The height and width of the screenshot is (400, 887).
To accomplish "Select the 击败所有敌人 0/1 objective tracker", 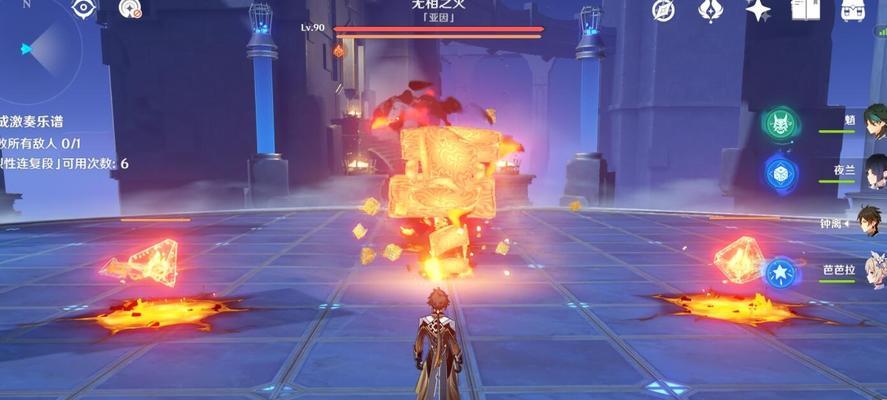I will click(28, 143).
